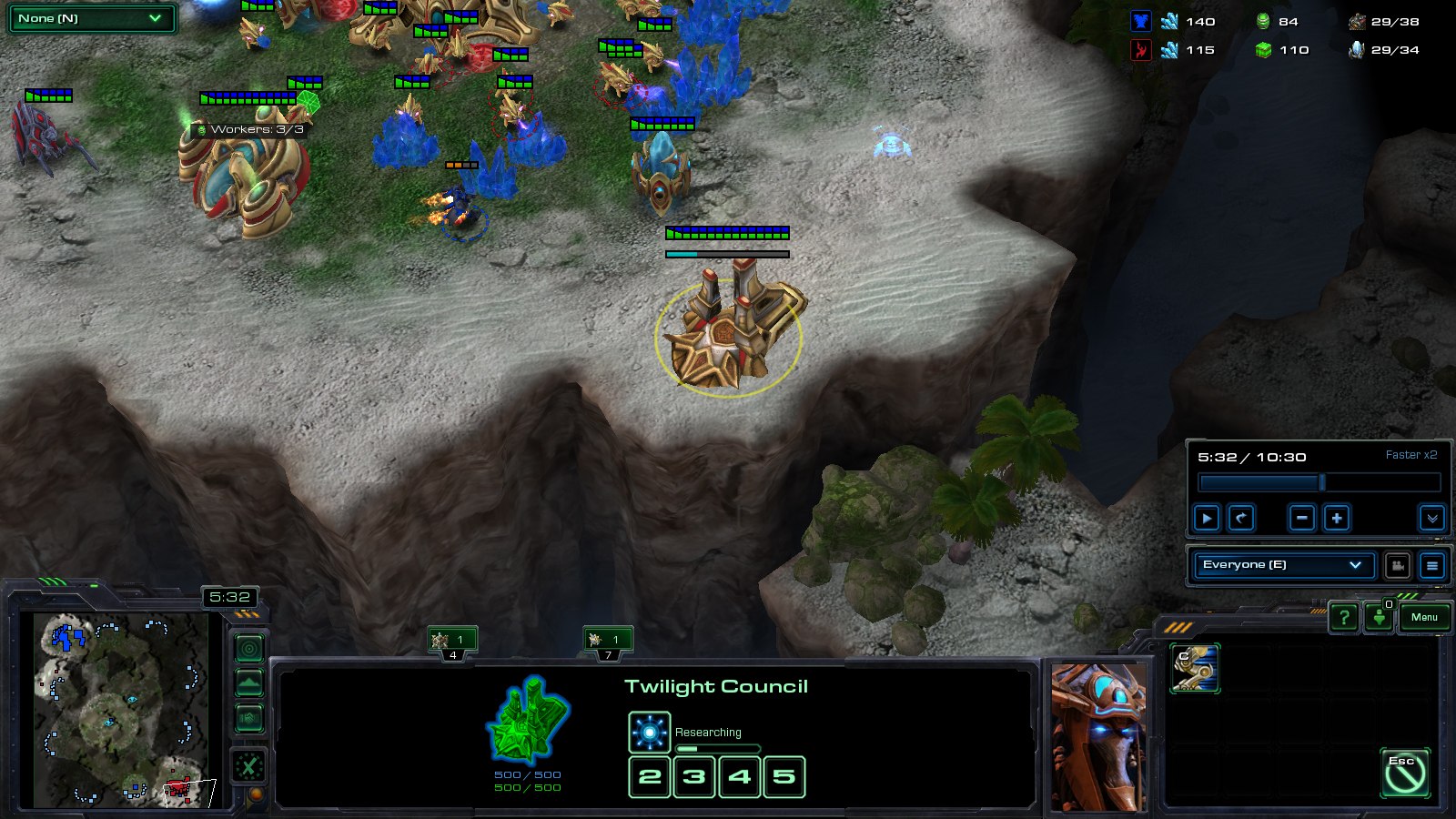Open the Everyone (E) vision dropdown
This screenshot has width=1456, height=819.
(1281, 565)
